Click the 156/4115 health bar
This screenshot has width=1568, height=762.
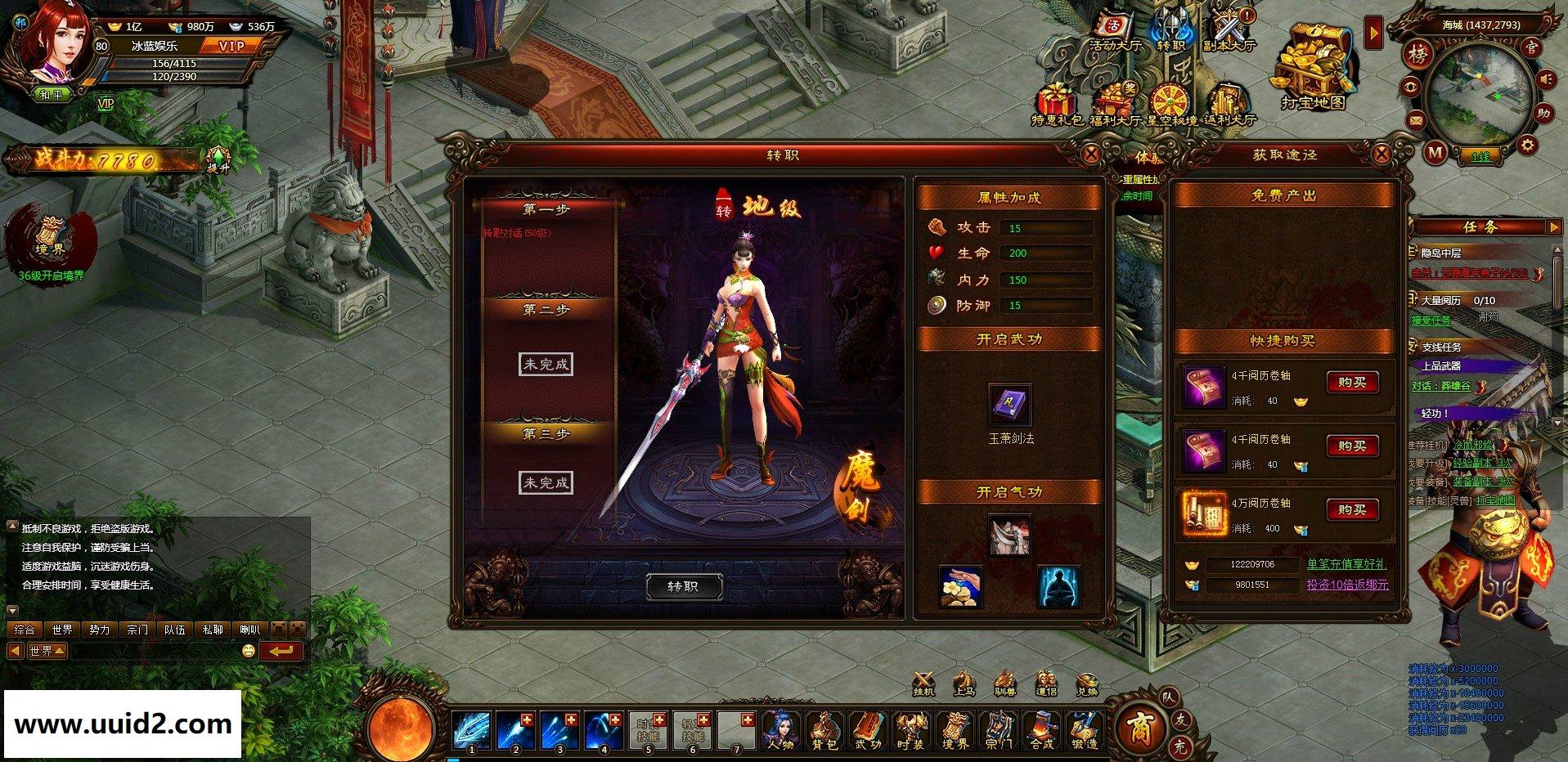coord(176,62)
